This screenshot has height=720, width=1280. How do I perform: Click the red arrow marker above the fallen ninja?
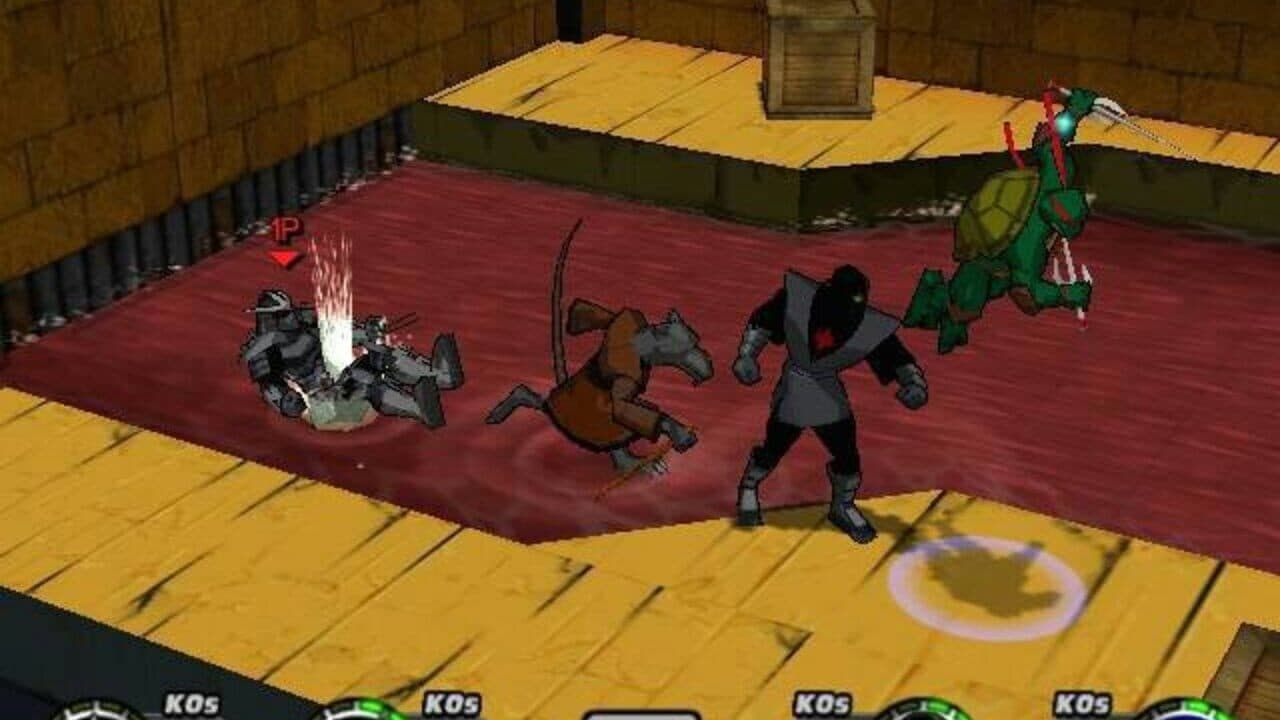(282, 255)
